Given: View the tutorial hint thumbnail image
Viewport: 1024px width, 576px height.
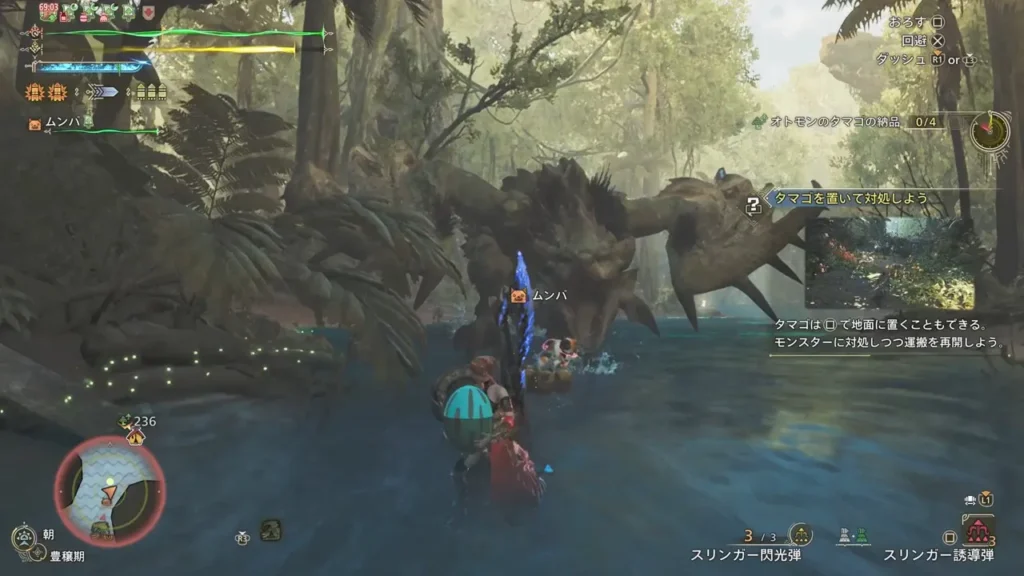Looking at the screenshot, I should [889, 263].
